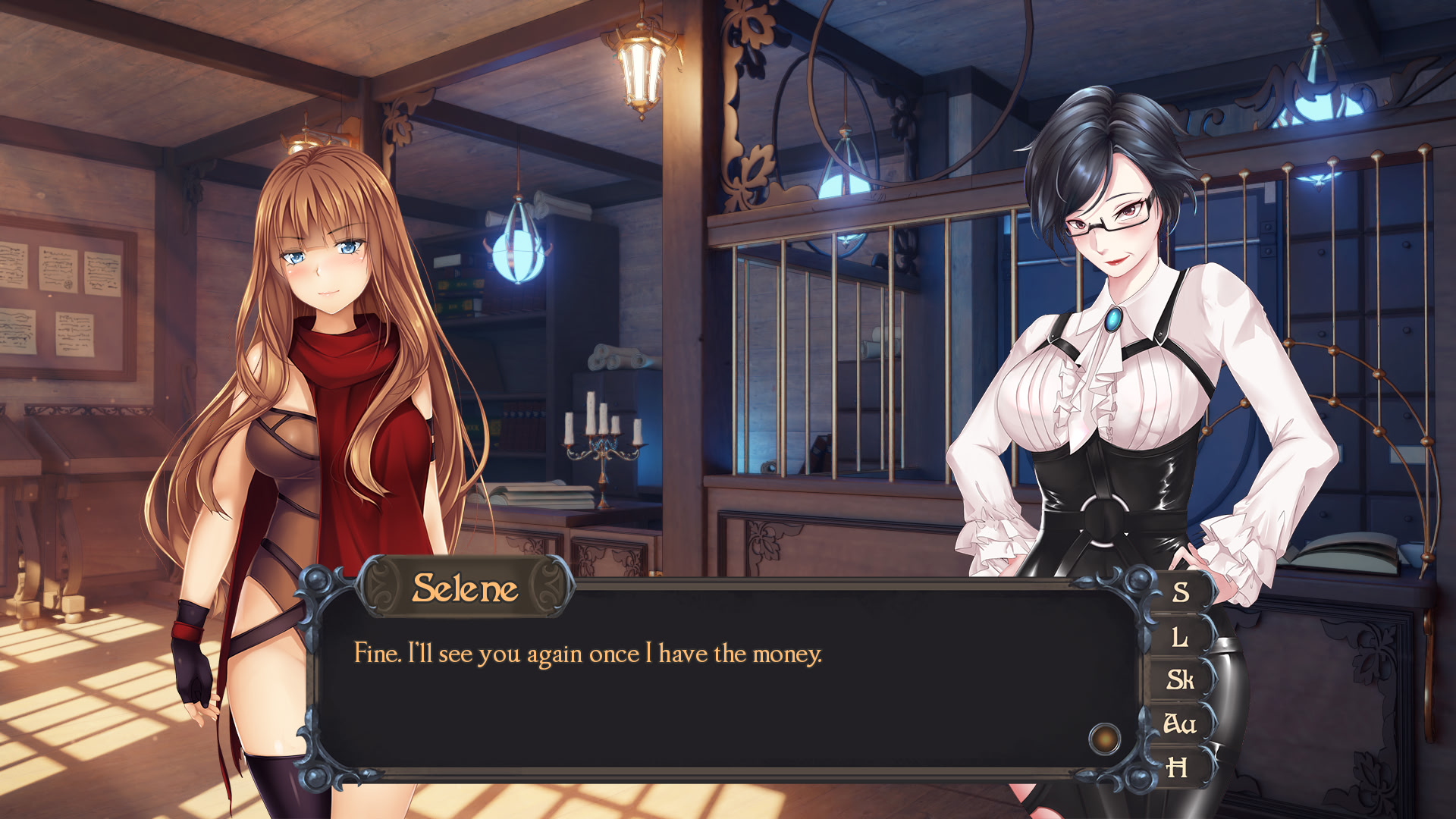Toggle Auto mode with Au button
Screen dimensions: 1456x819
[x=1180, y=724]
